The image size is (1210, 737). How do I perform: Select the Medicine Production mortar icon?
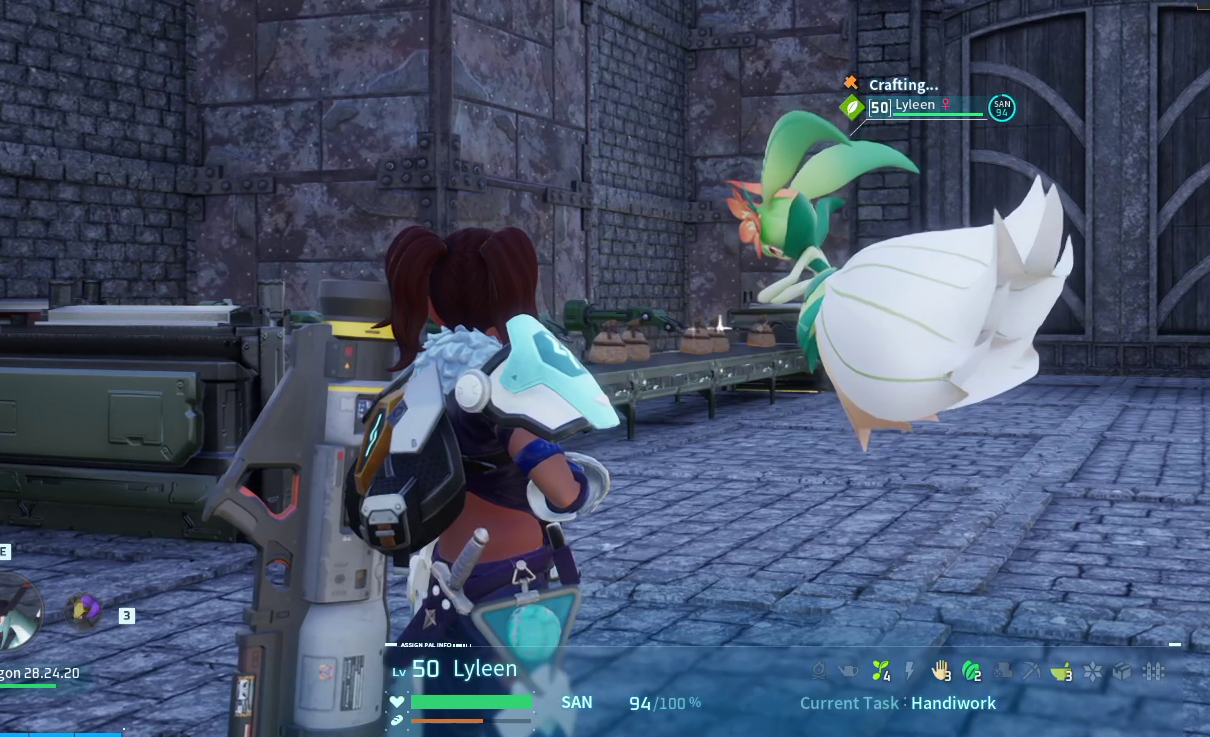1061,671
